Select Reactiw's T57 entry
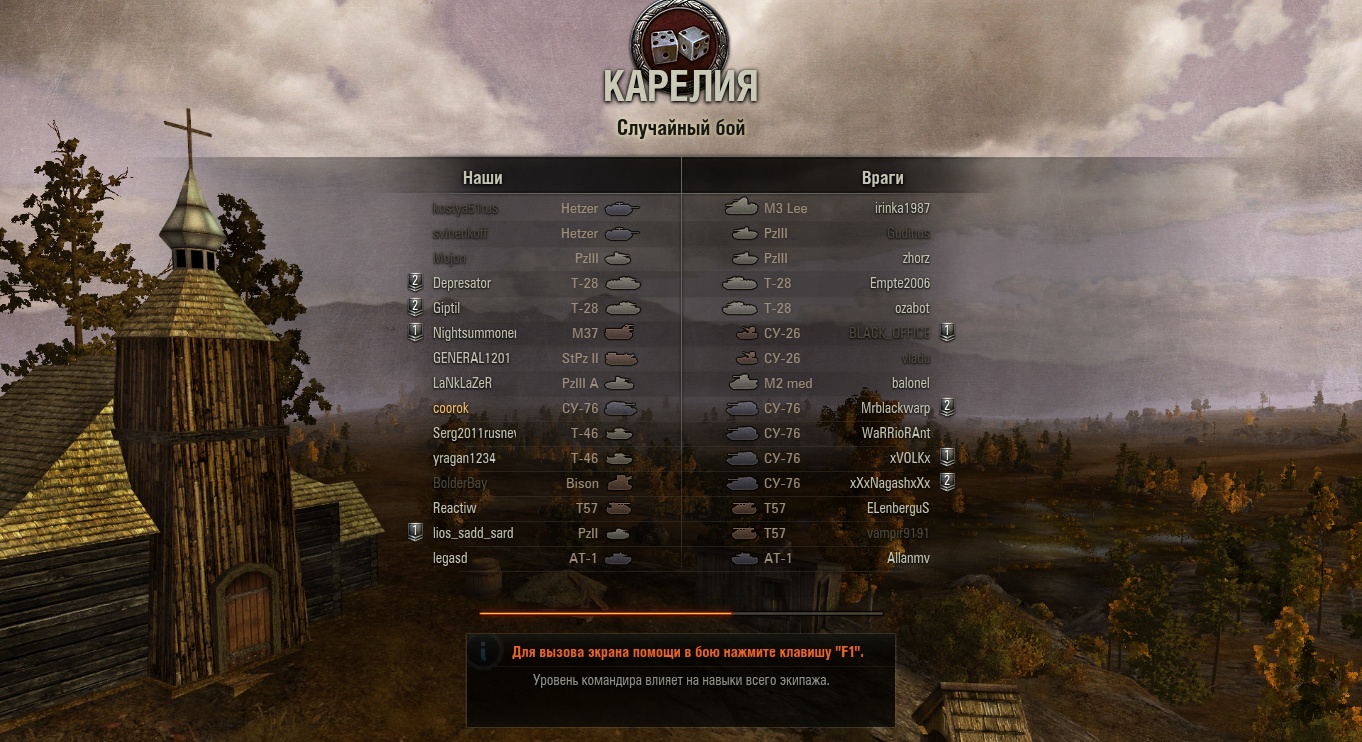The width and height of the screenshot is (1362, 742). (x=455, y=508)
